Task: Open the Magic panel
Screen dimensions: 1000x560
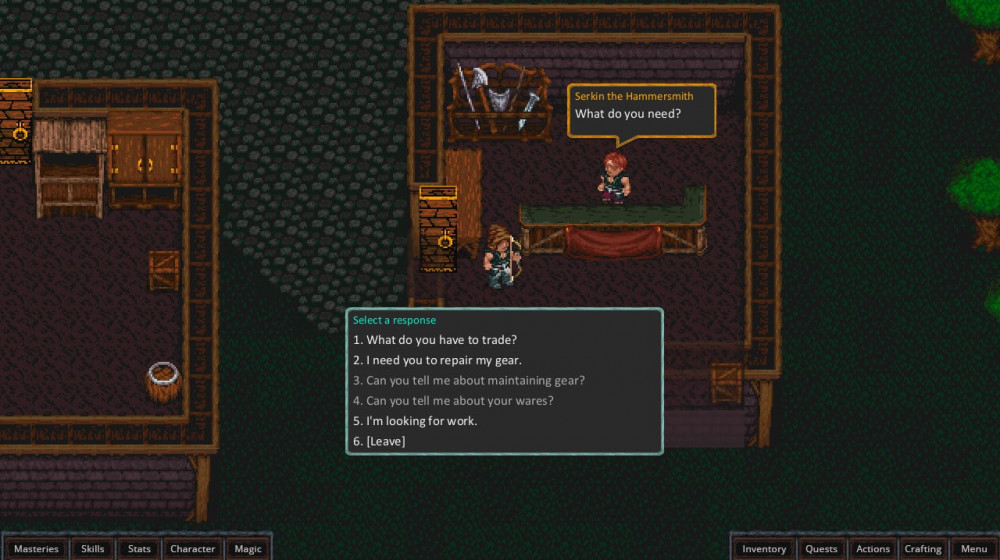Action: pyautogui.click(x=248, y=549)
